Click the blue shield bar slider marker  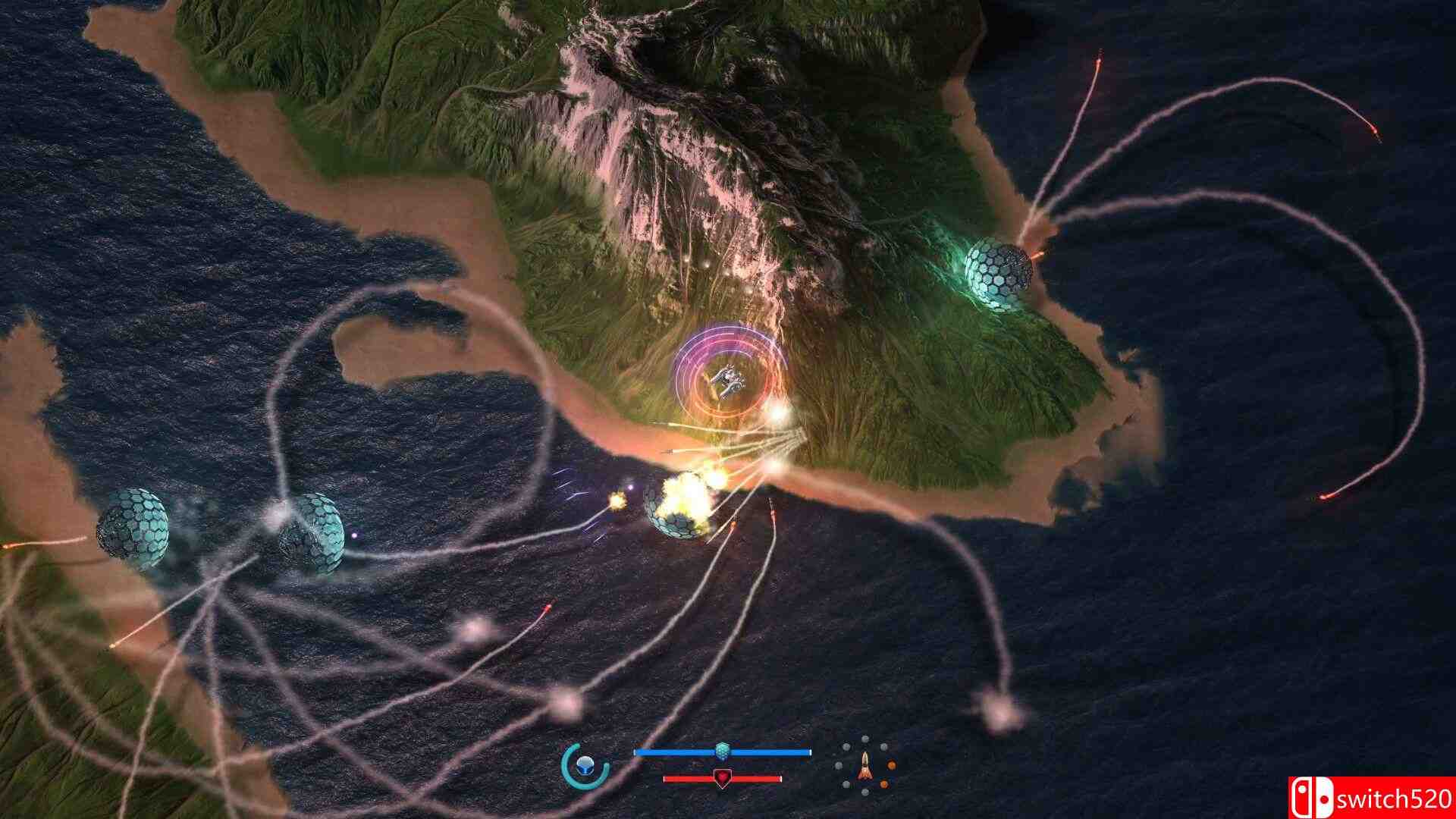[x=722, y=751]
